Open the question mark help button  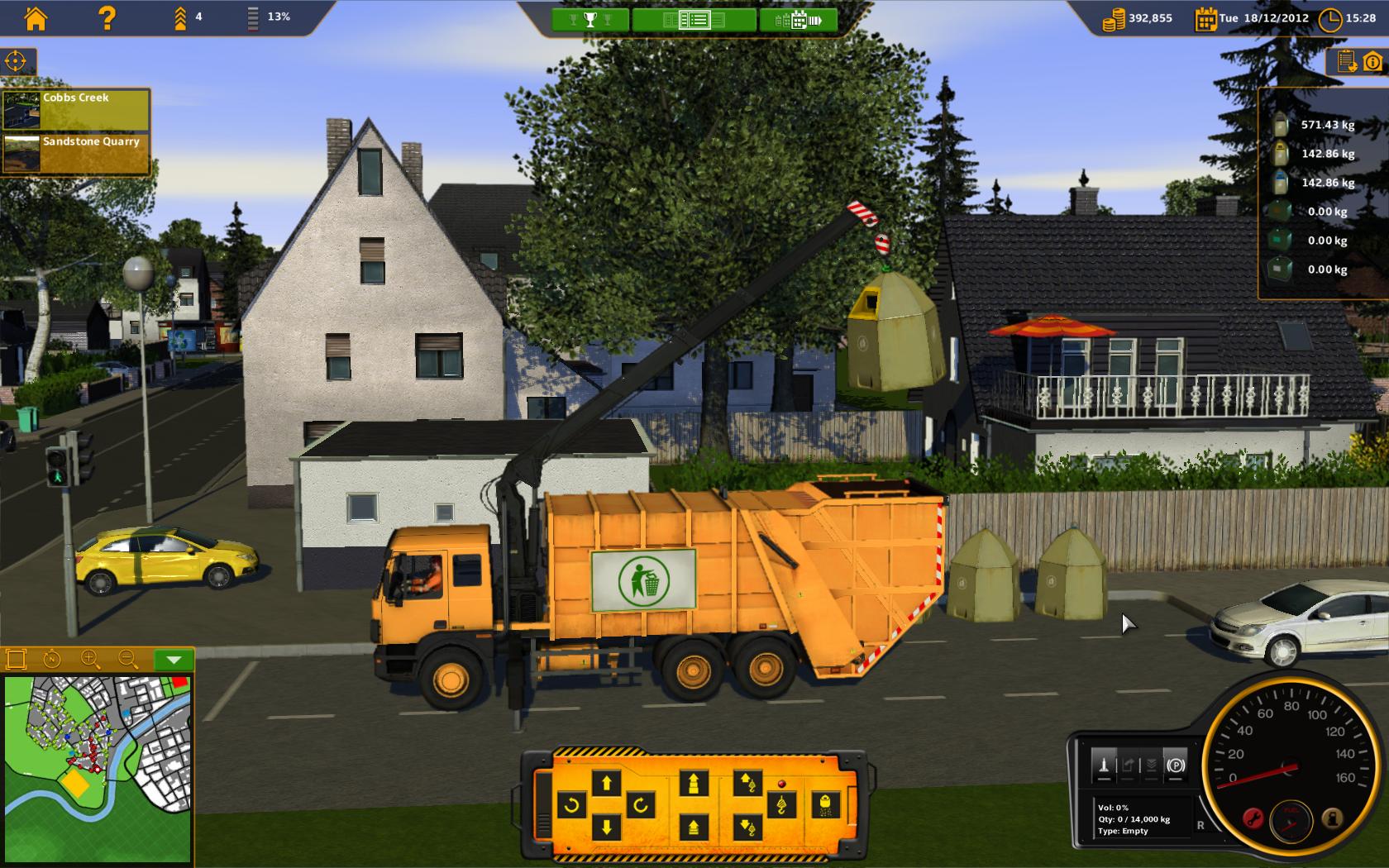(x=107, y=18)
